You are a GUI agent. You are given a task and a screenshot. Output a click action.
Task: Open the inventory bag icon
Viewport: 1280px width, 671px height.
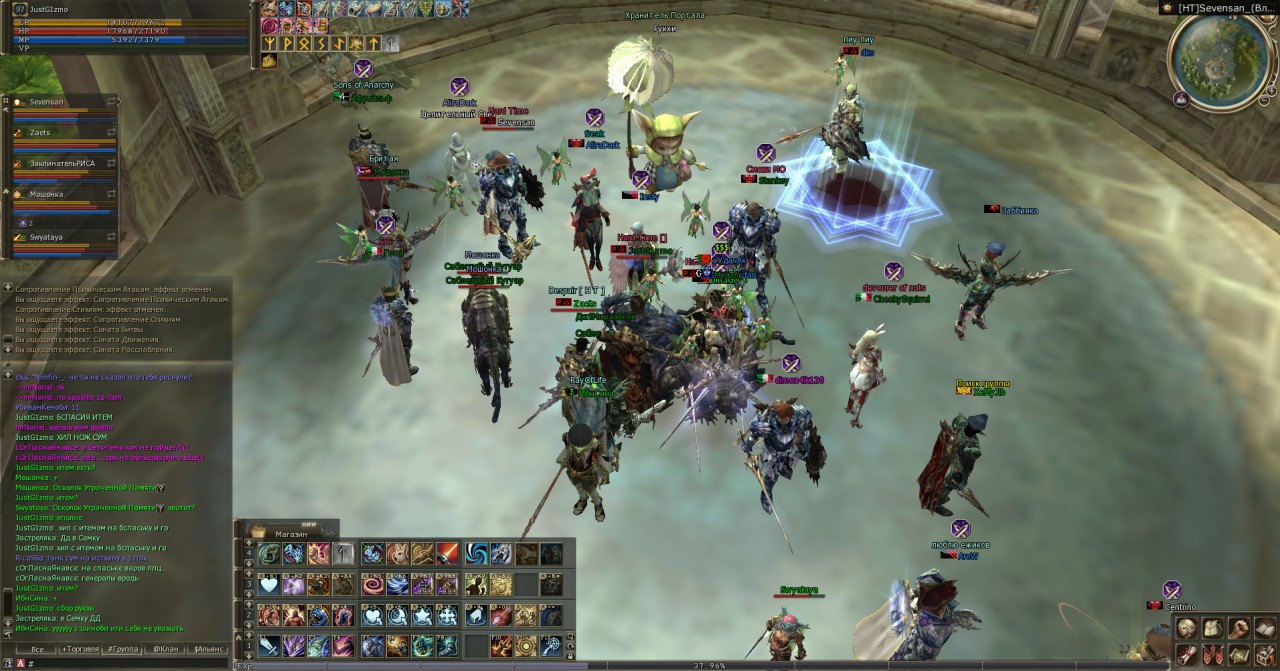coord(1211,628)
